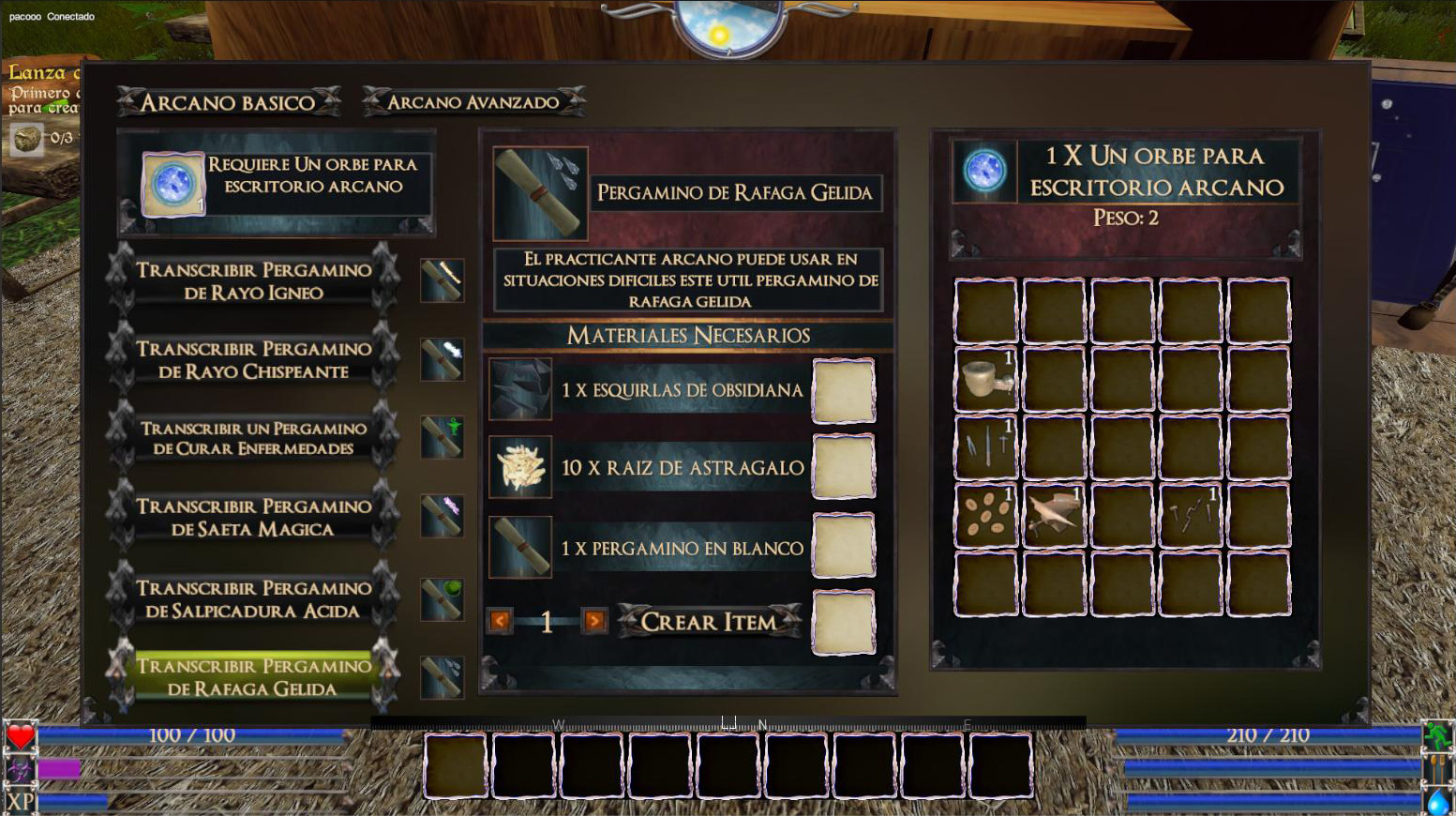Click the red heart health icon

click(x=21, y=737)
